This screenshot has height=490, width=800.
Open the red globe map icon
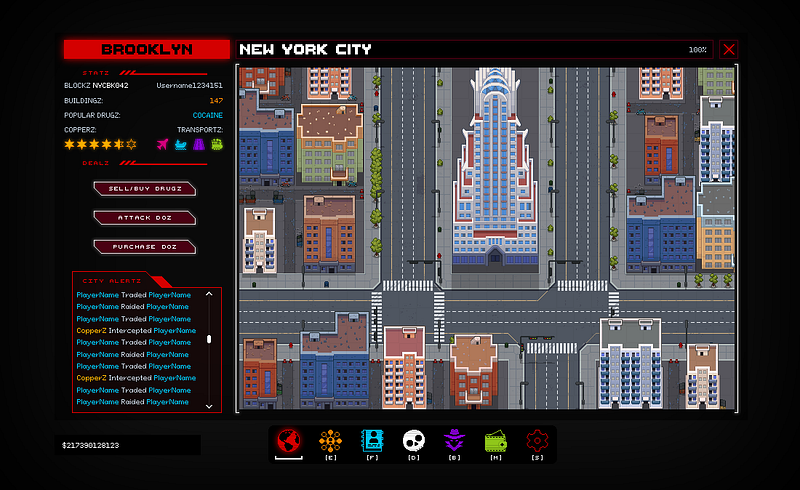tap(289, 441)
